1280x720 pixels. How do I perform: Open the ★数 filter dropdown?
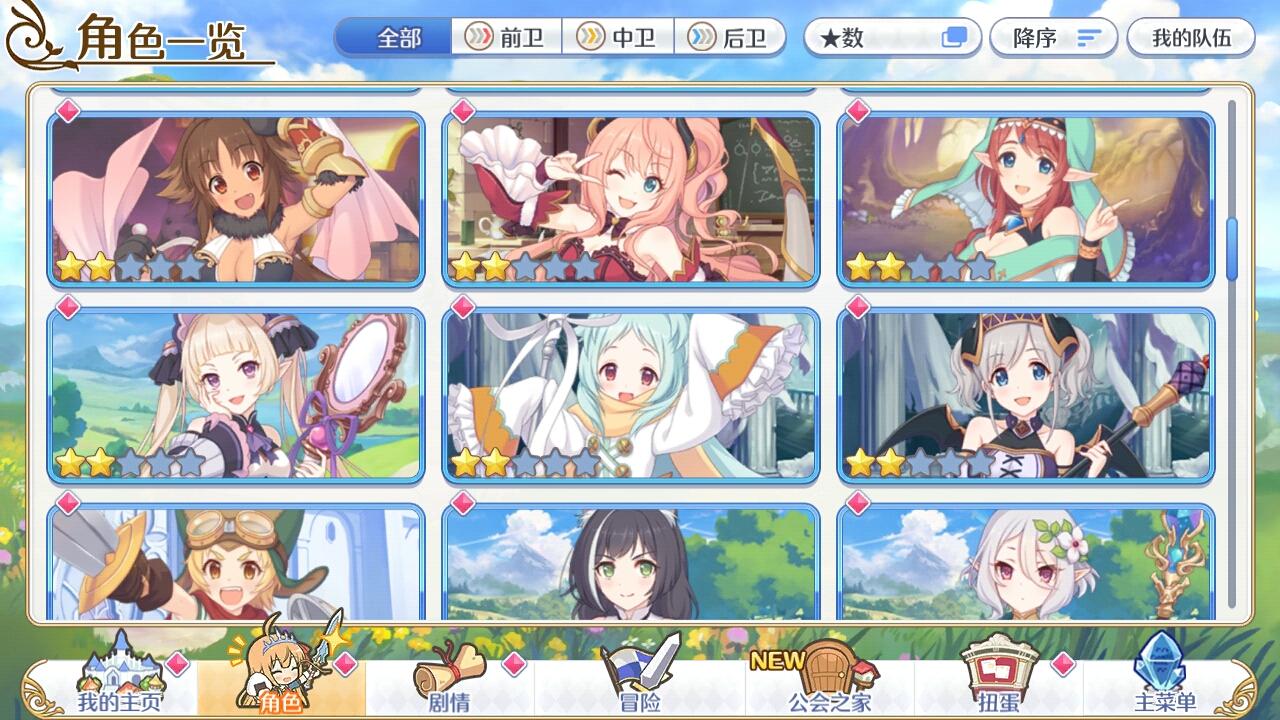[x=878, y=35]
